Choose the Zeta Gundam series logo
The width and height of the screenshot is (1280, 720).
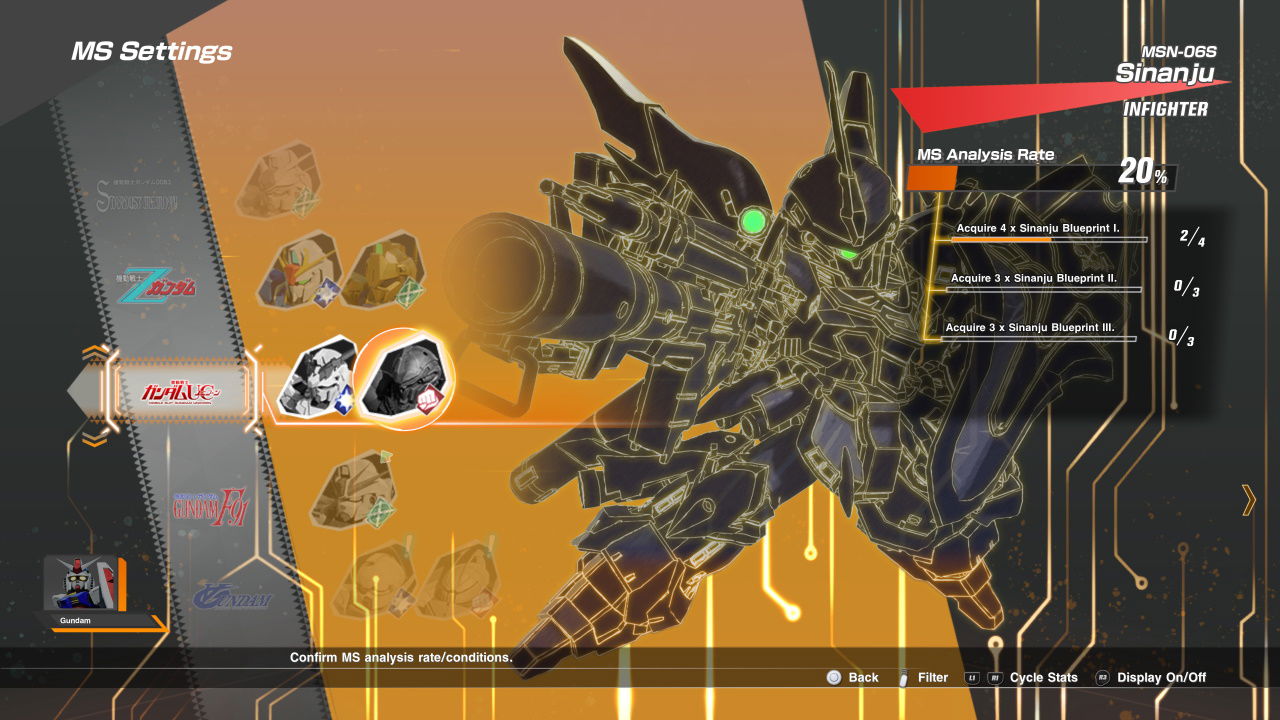pos(156,287)
